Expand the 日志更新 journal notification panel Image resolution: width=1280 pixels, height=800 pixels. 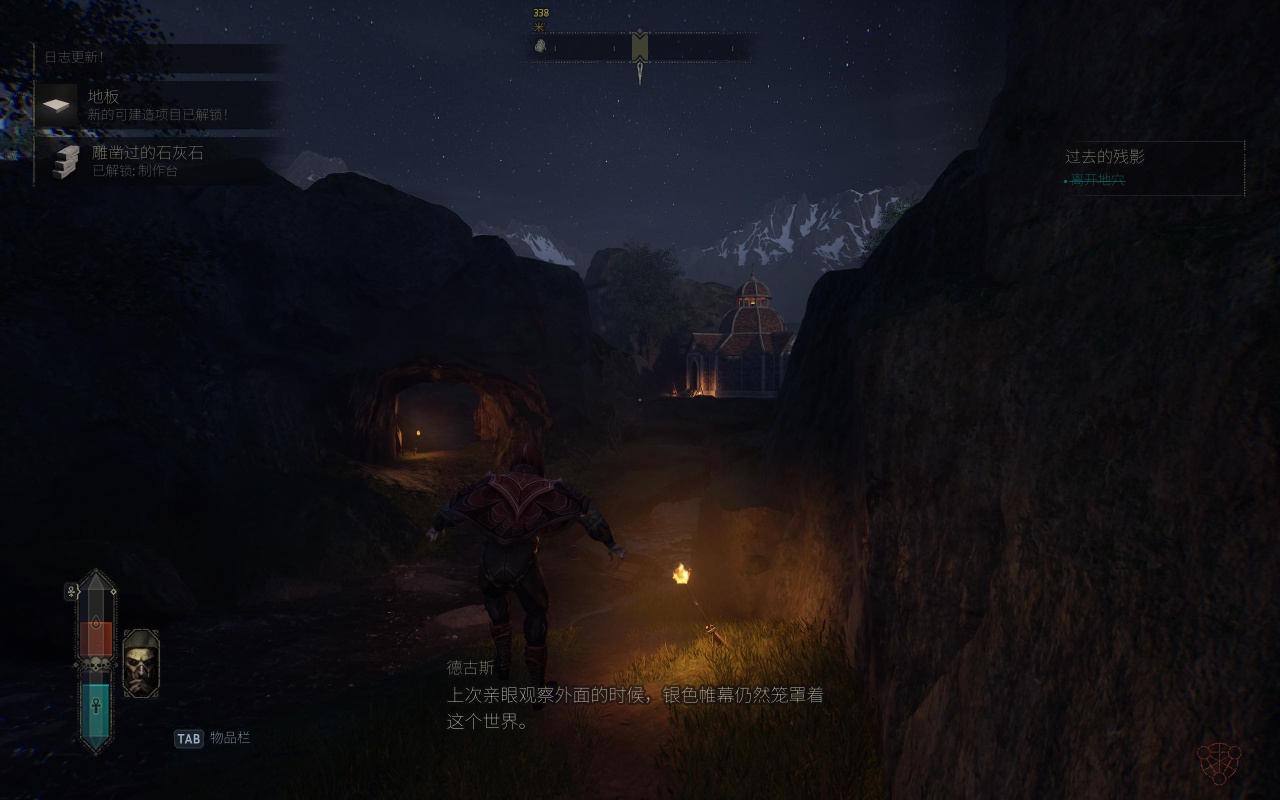(75, 58)
